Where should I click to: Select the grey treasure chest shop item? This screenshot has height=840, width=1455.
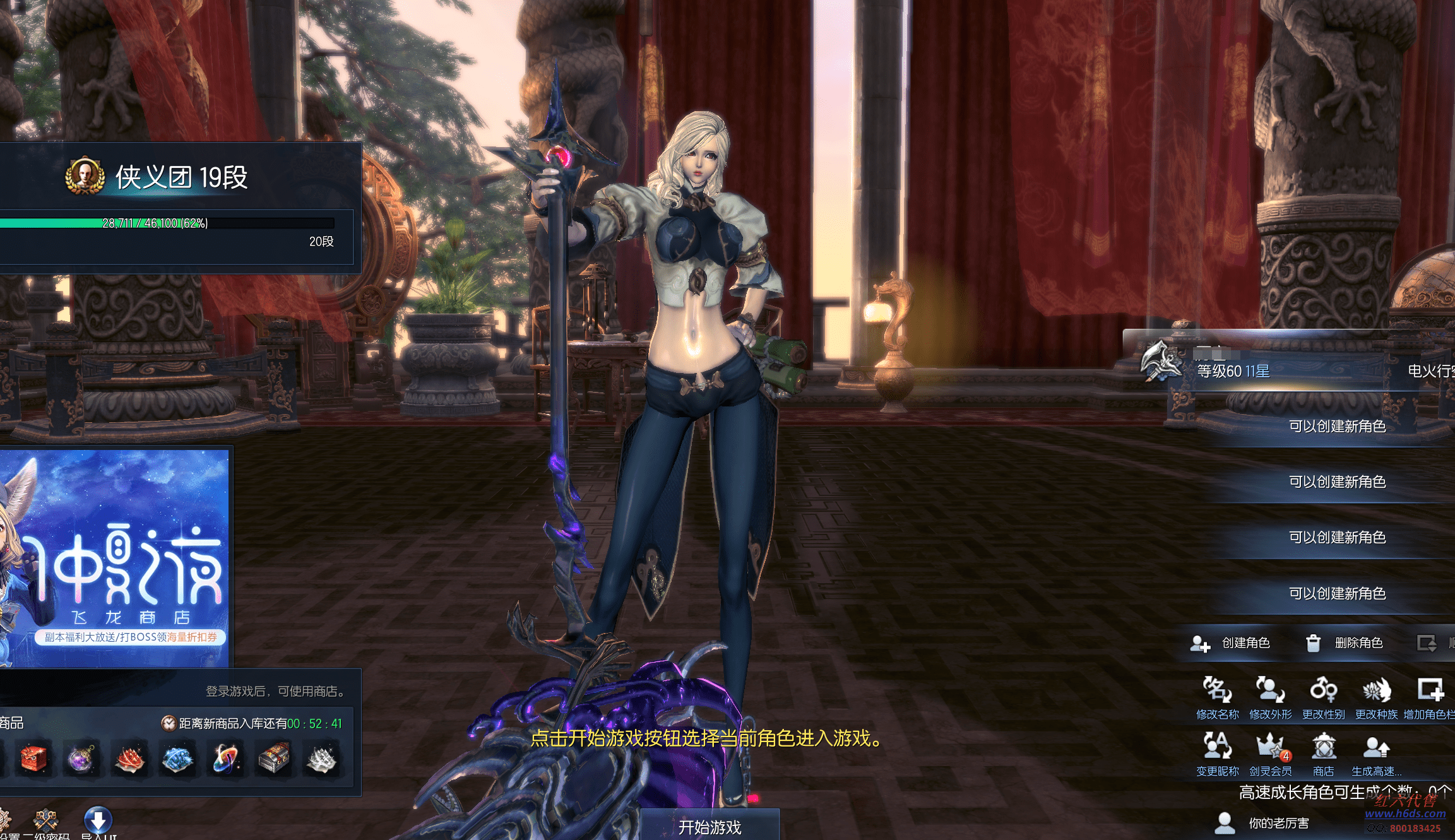tap(273, 759)
